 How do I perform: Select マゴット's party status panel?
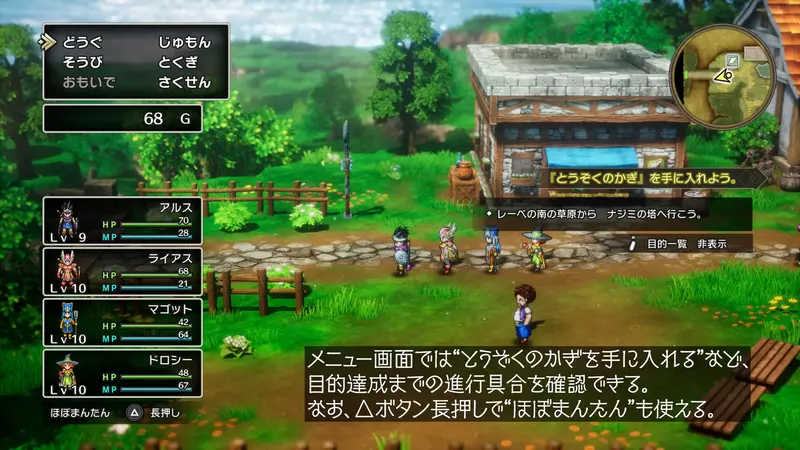(122, 322)
